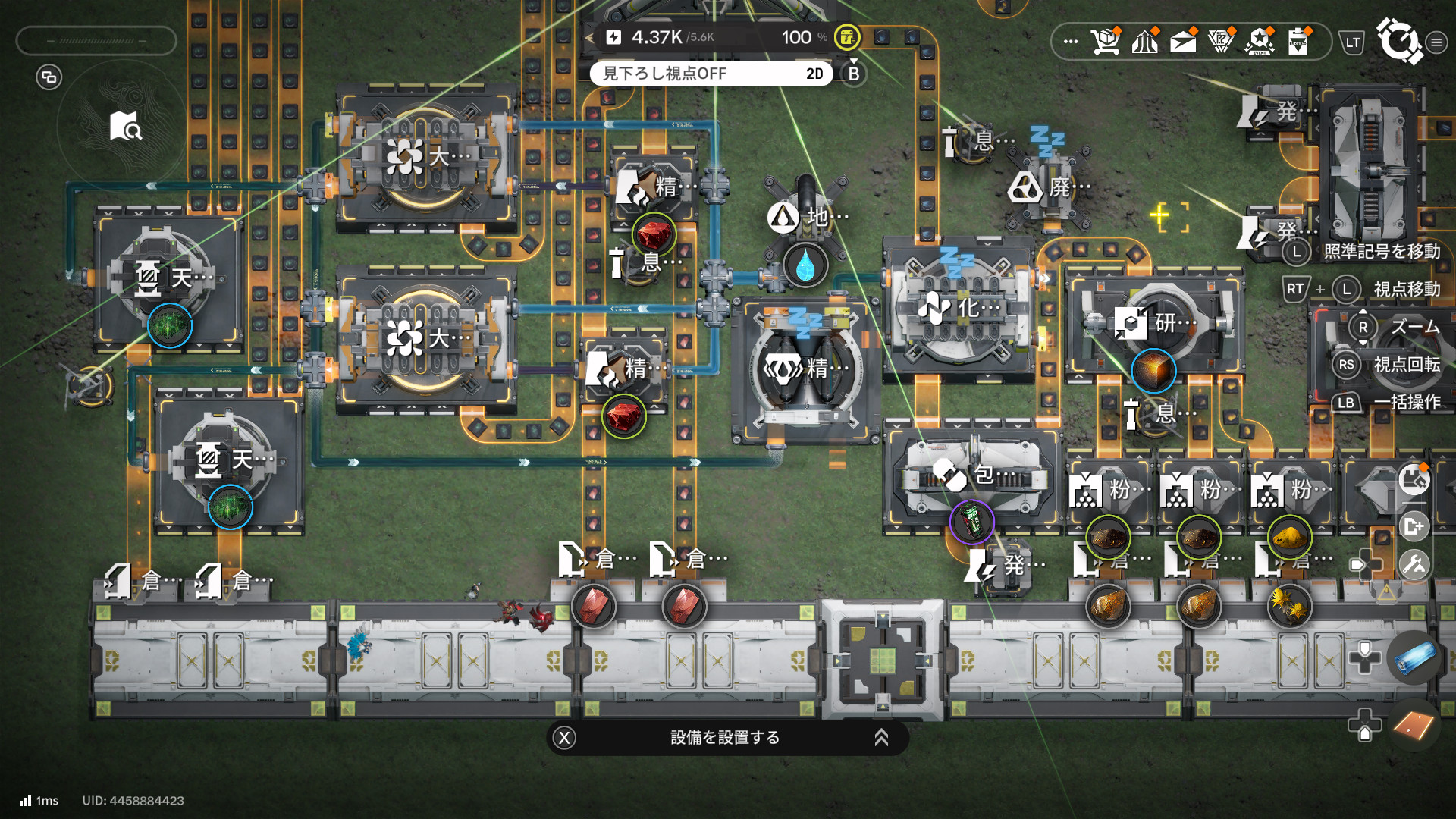This screenshot has width=1456, height=819.
Task: Select the blue cylinder pipe quick slot
Action: [1414, 657]
